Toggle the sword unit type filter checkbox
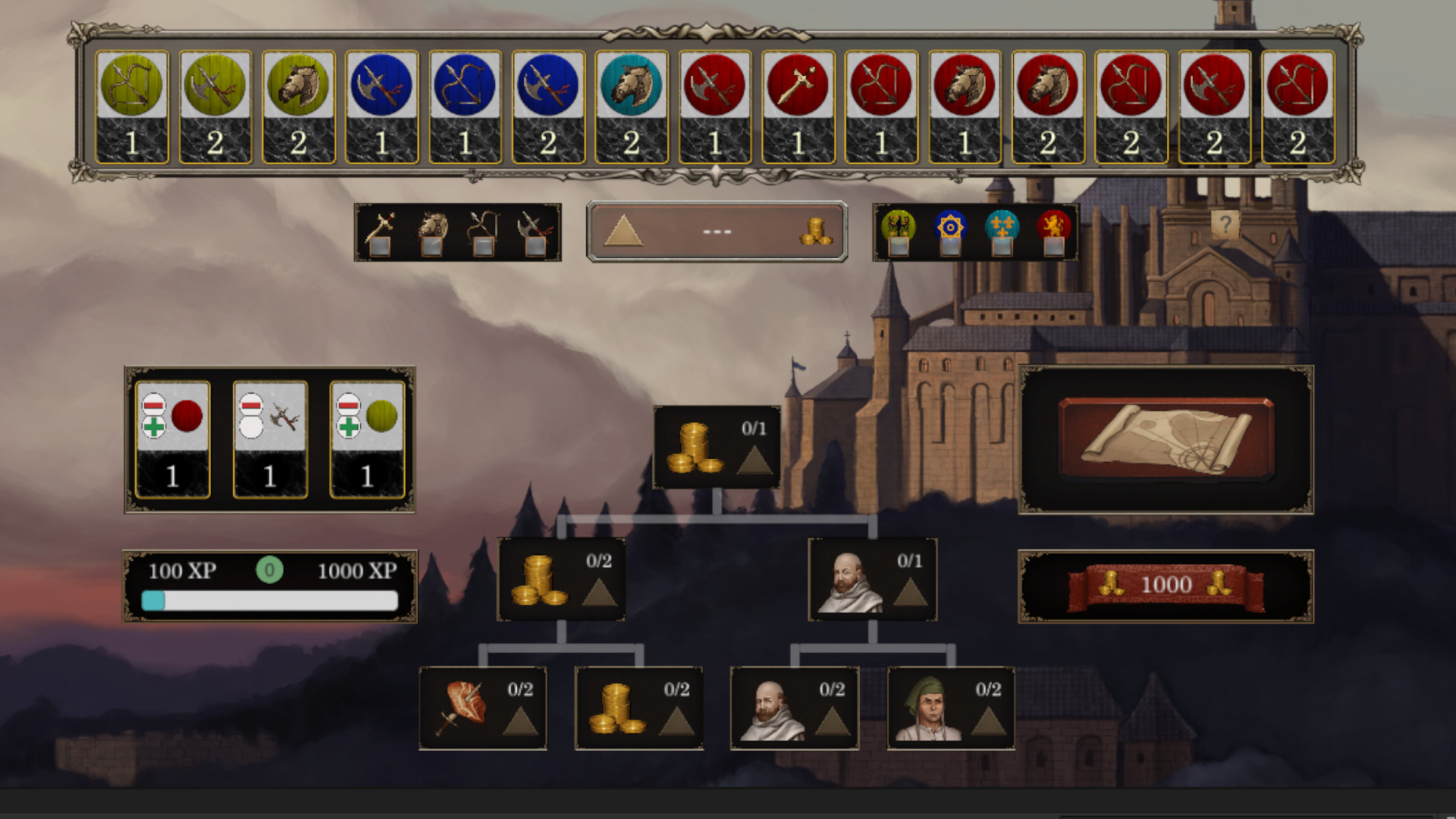1456x819 pixels. pos(379,248)
